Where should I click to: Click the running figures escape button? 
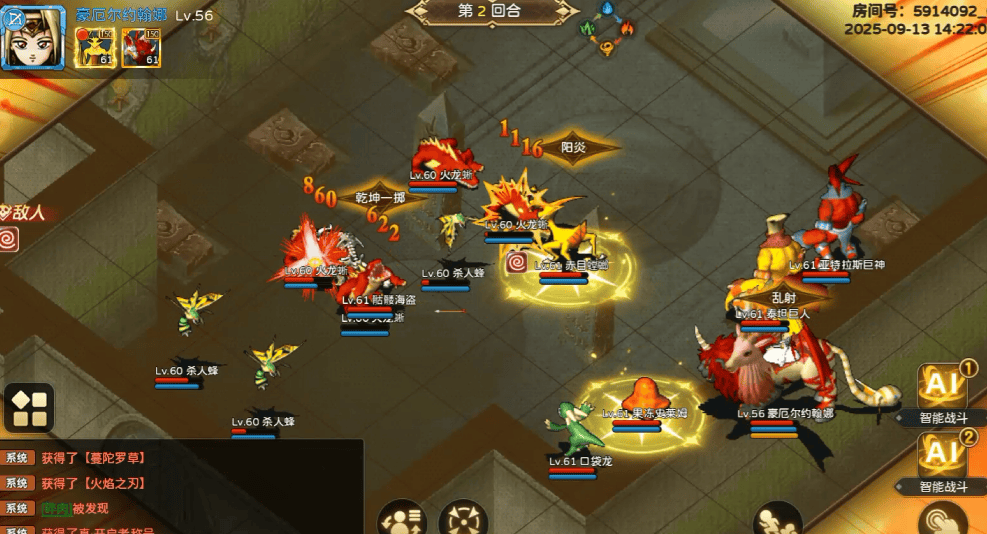pyautogui.click(x=778, y=519)
